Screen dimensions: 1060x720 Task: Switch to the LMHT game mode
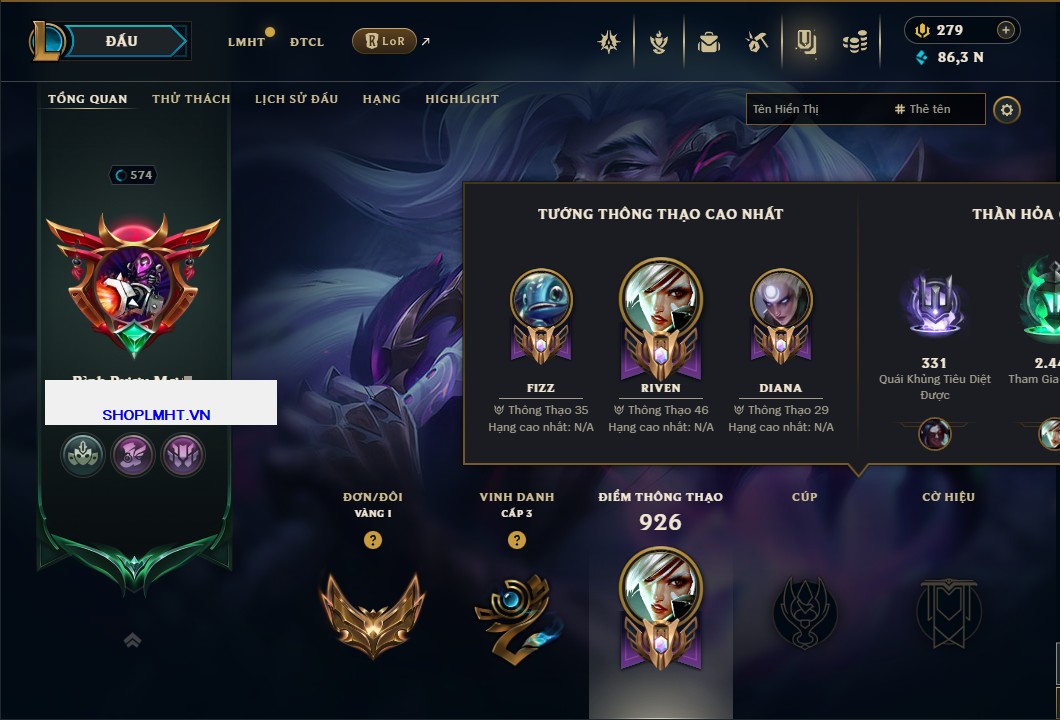pos(246,42)
